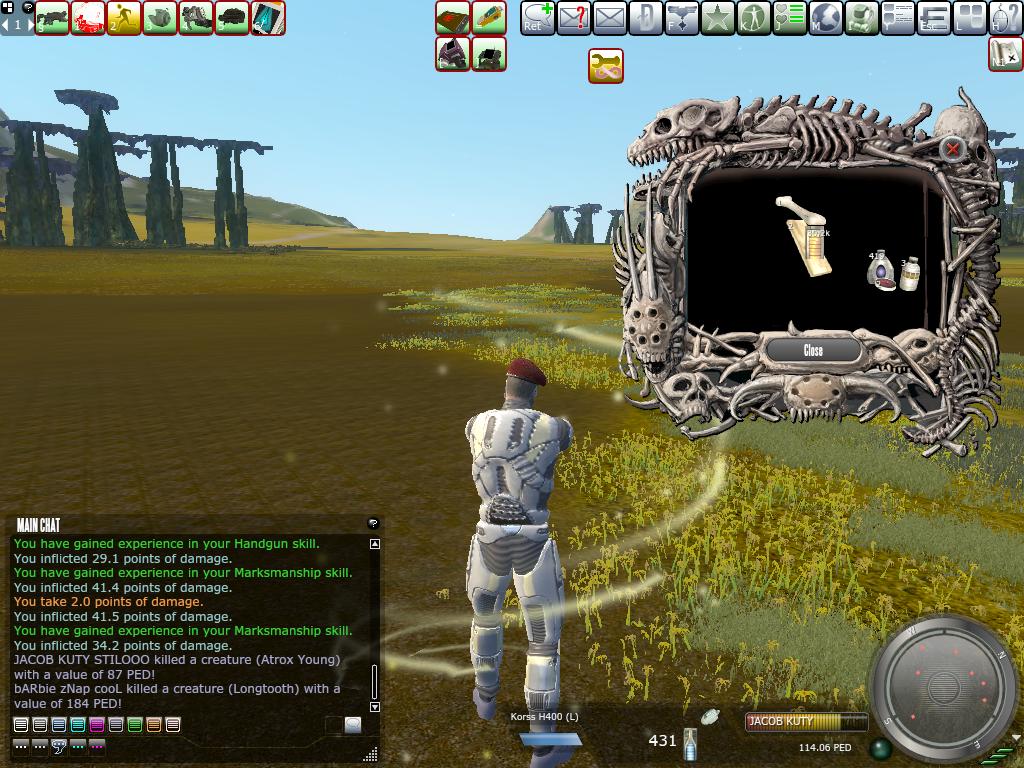Open the hearts friends list button
1024x768 pixels.
point(789,18)
